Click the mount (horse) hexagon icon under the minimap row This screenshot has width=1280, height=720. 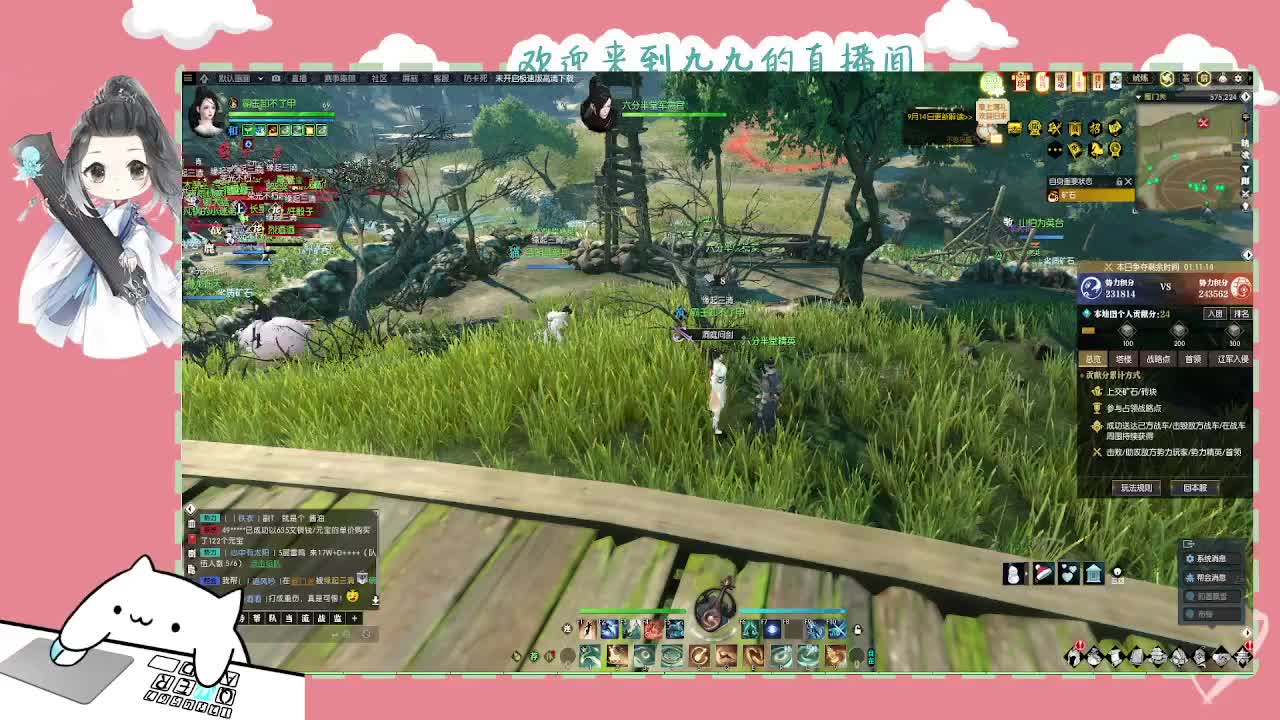pos(1097,150)
